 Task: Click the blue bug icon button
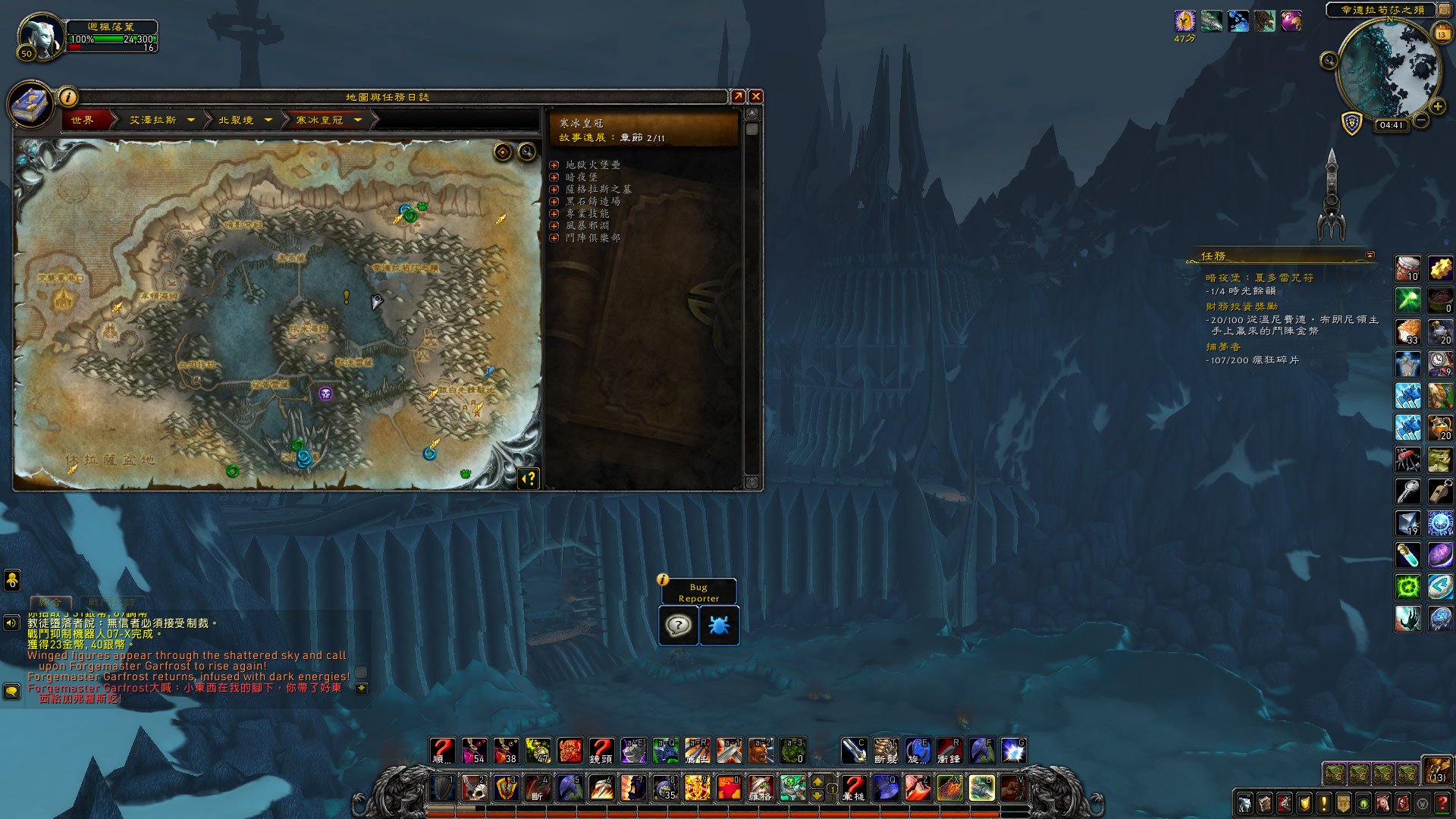(719, 626)
